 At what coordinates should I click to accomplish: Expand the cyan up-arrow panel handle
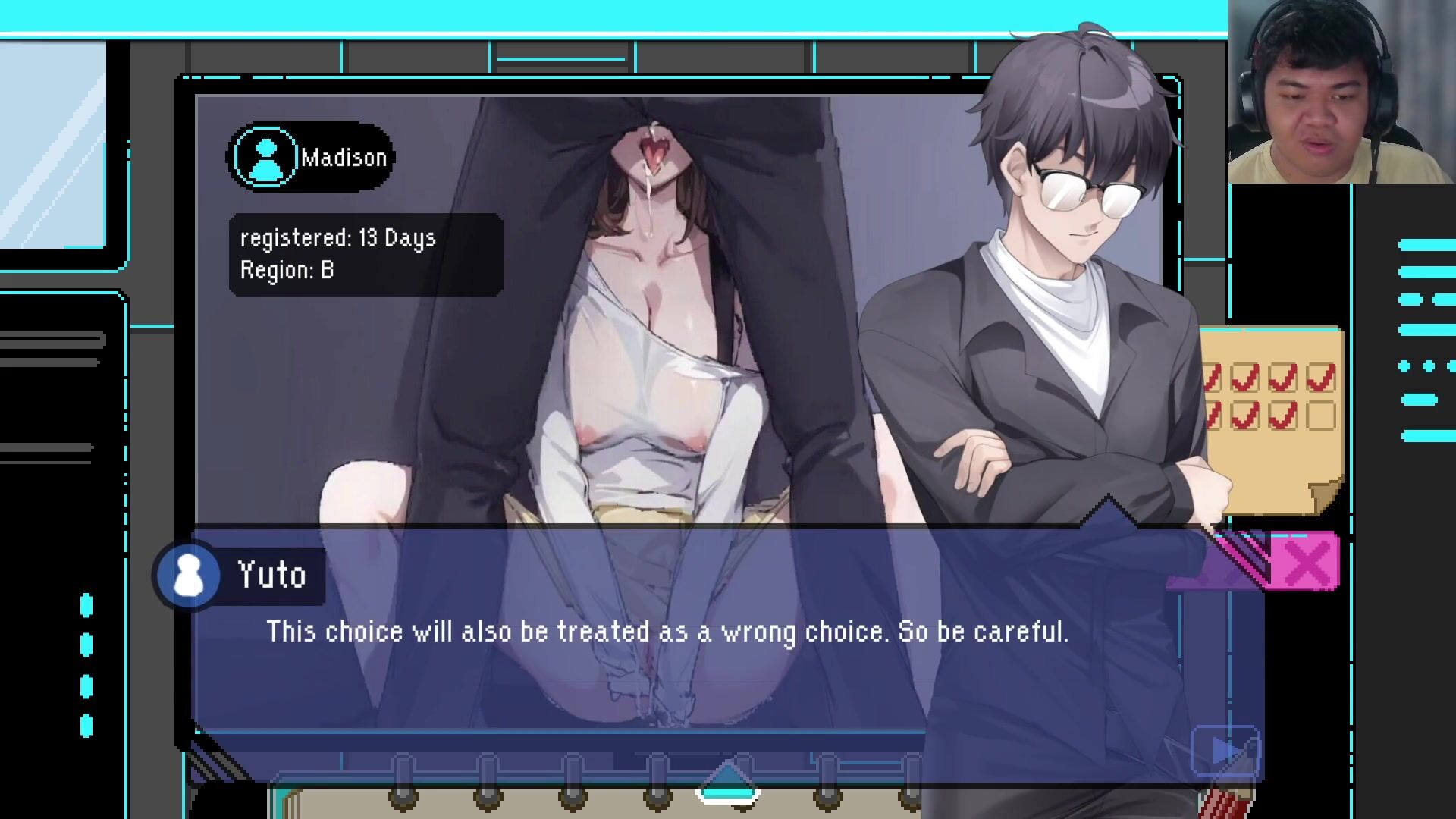[x=727, y=783]
